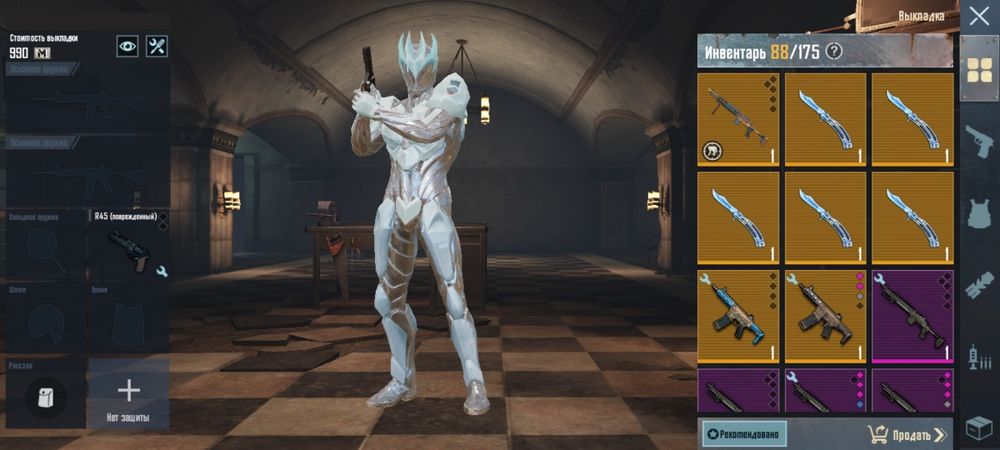Switch to the armor vest tab
The height and width of the screenshot is (450, 1000).
pyautogui.click(x=978, y=212)
